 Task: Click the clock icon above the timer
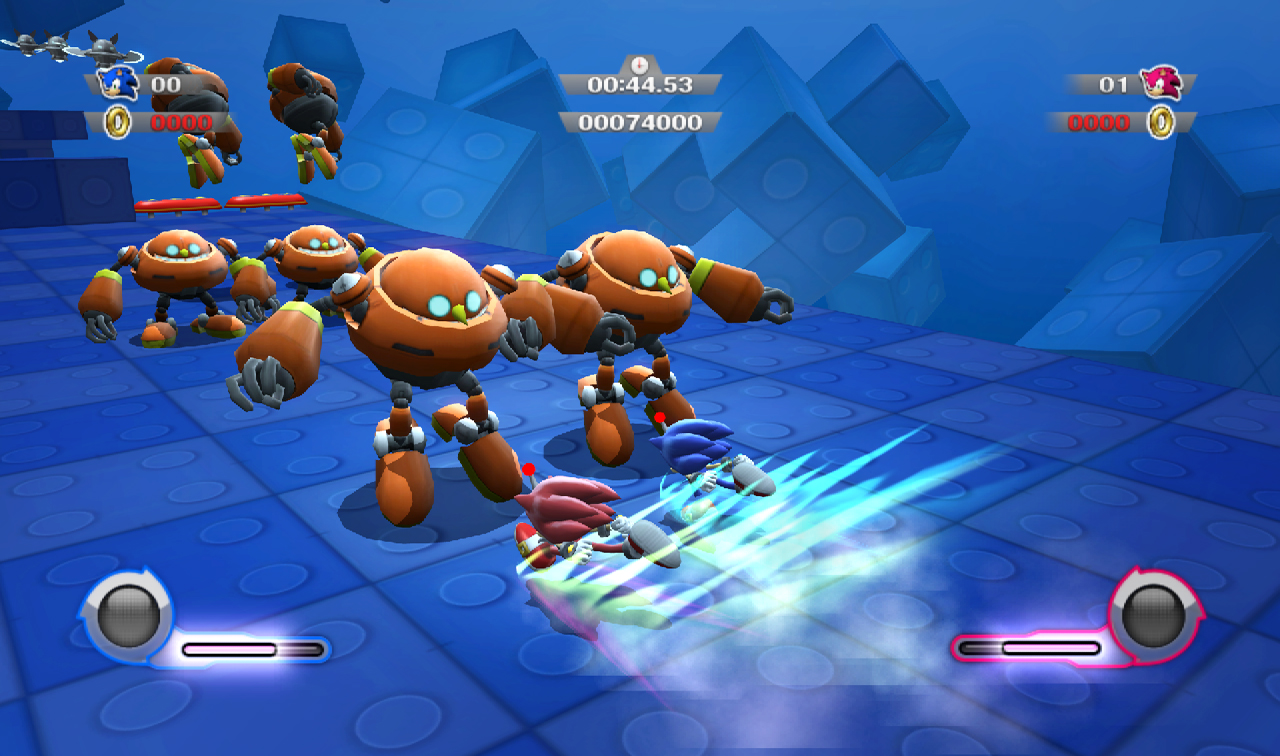[x=638, y=64]
